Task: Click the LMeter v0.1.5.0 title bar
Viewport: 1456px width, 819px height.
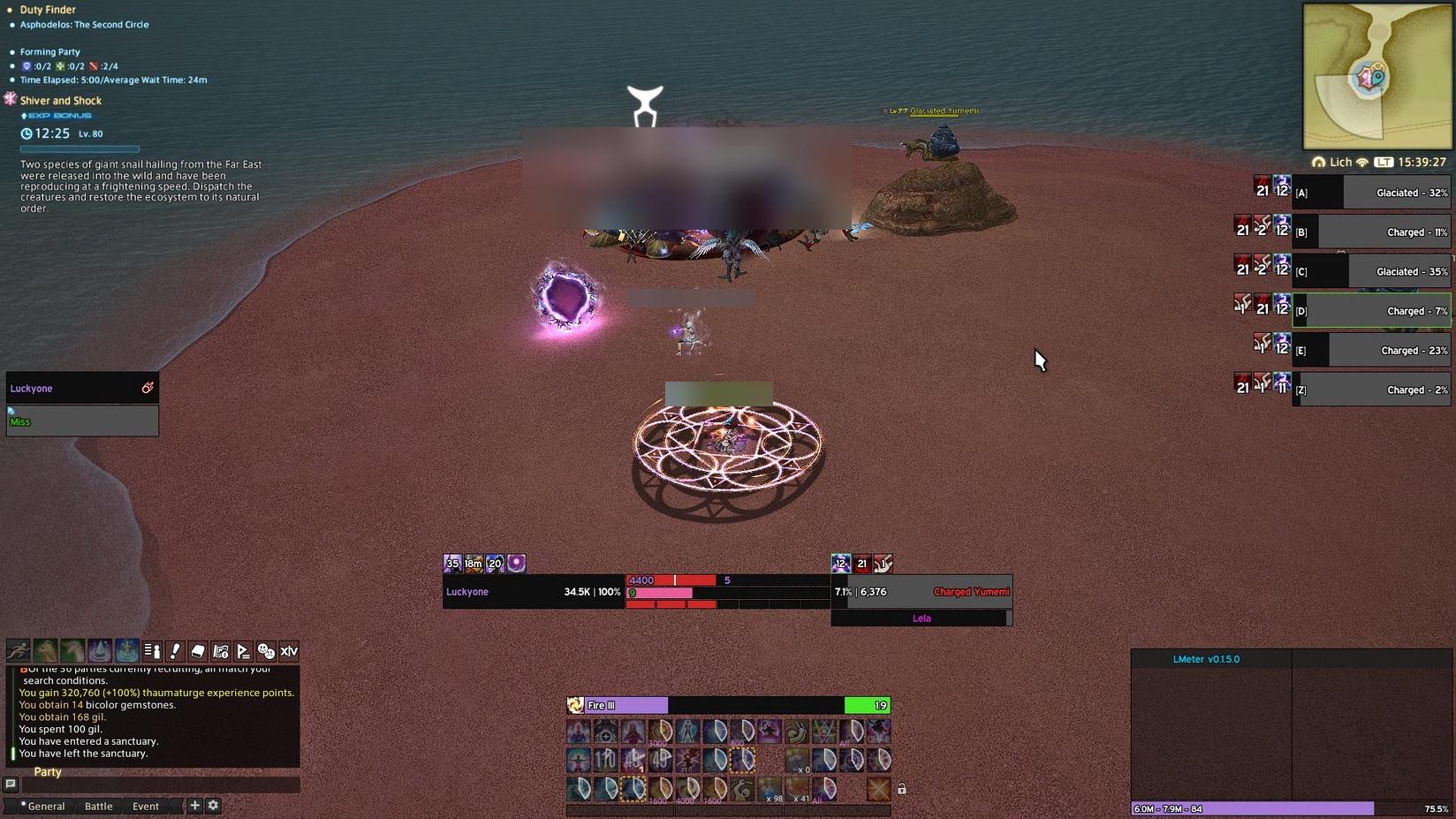Action: pyautogui.click(x=1206, y=659)
